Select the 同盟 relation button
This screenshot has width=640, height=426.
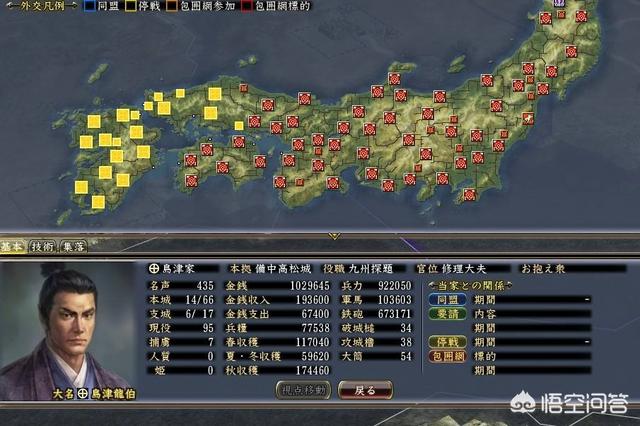coord(447,299)
